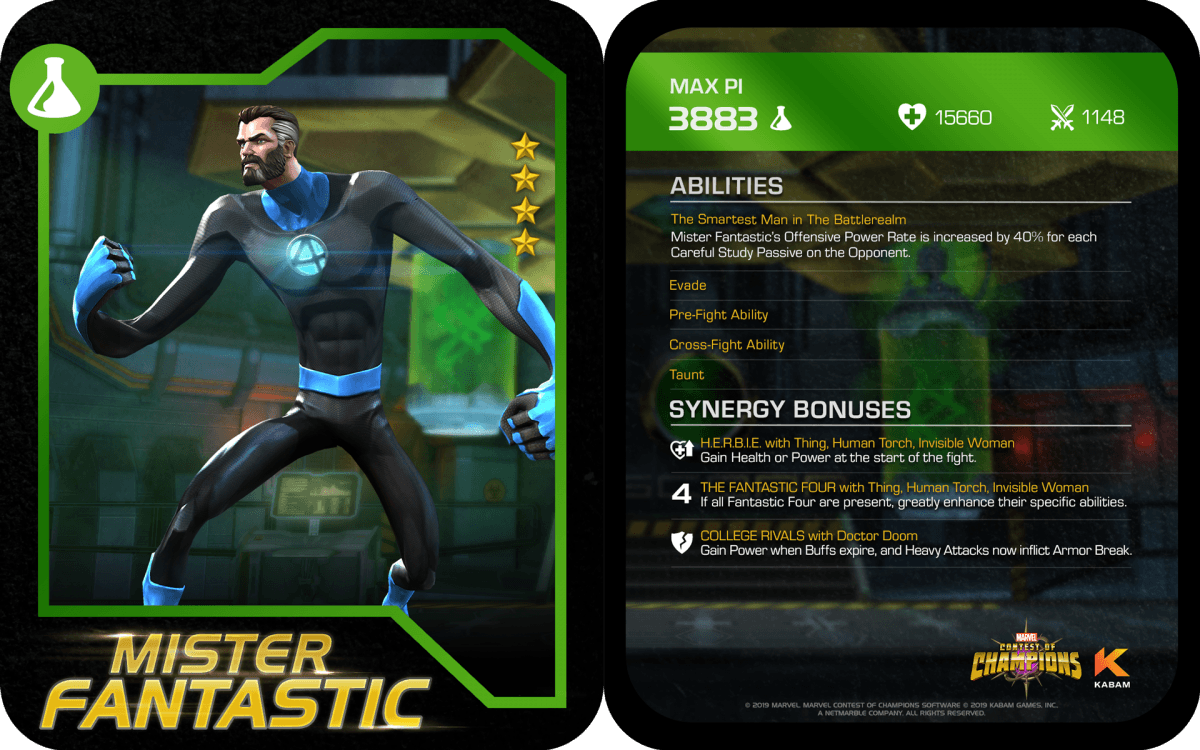The image size is (1200, 750).
Task: Expand the Evade ability entry
Action: (x=688, y=285)
